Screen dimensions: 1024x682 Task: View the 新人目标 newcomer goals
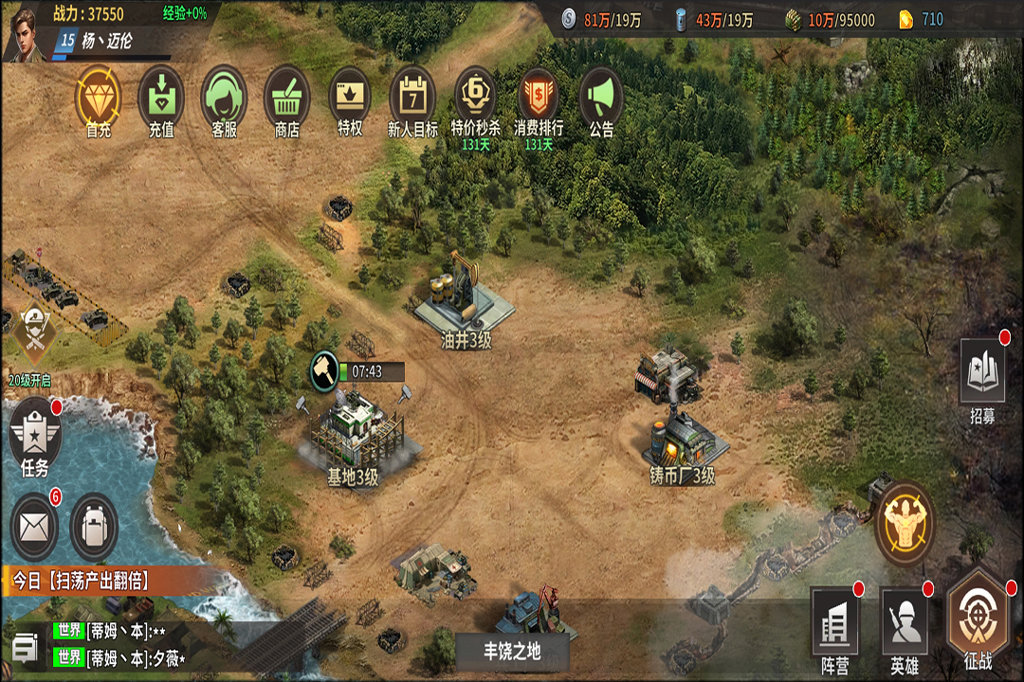coord(412,97)
